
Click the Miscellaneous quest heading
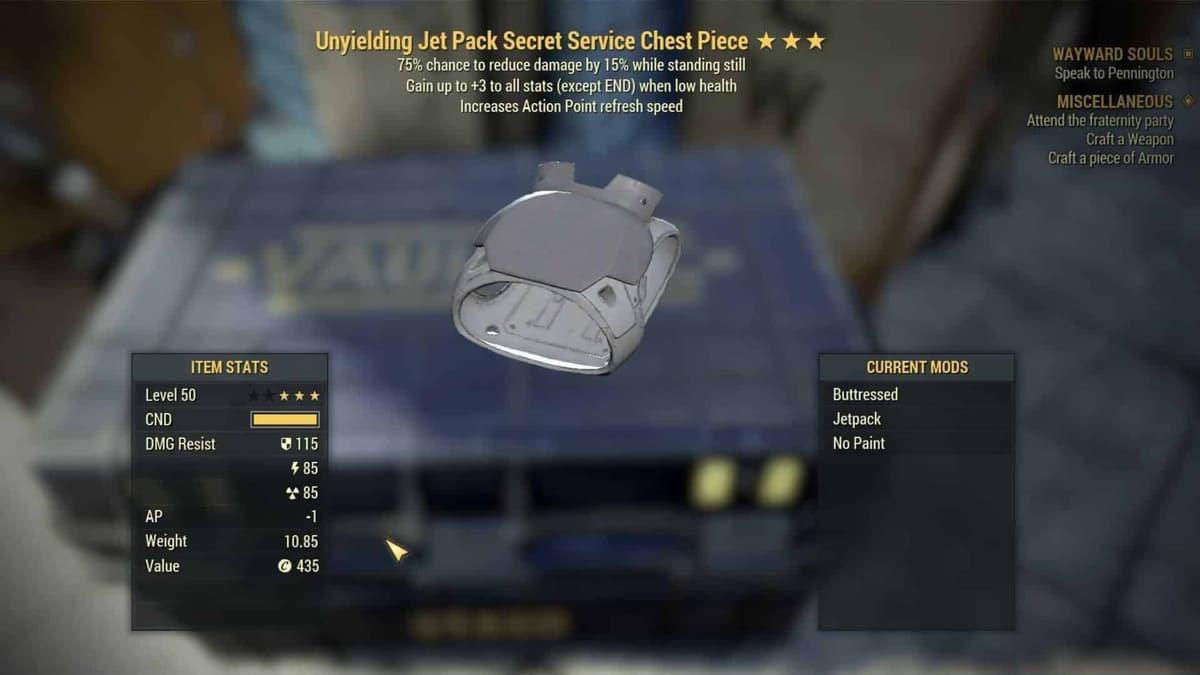tap(1114, 102)
